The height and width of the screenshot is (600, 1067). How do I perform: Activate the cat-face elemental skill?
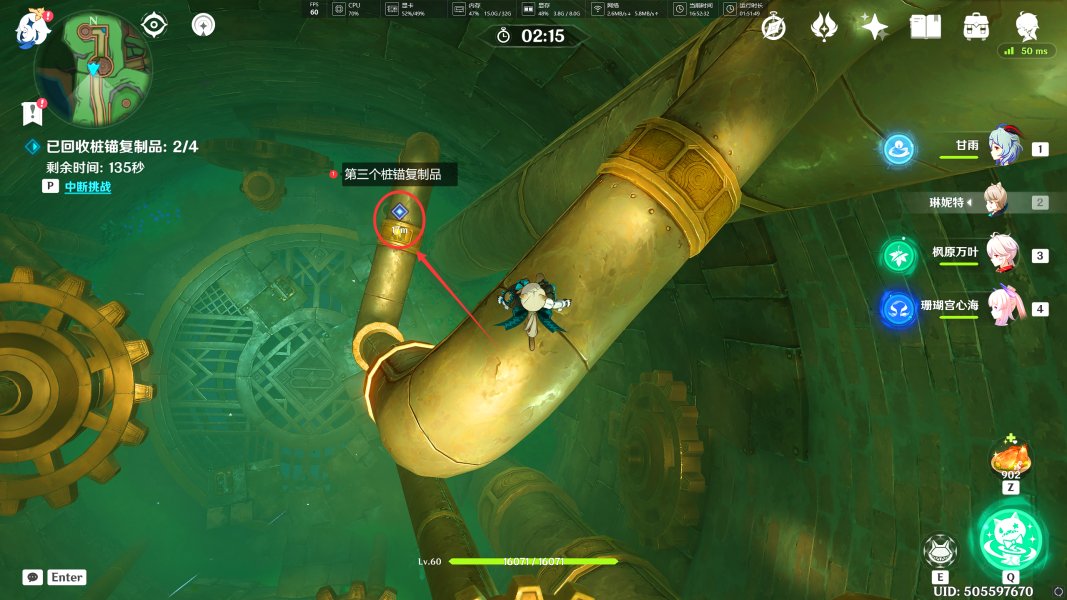tap(941, 551)
